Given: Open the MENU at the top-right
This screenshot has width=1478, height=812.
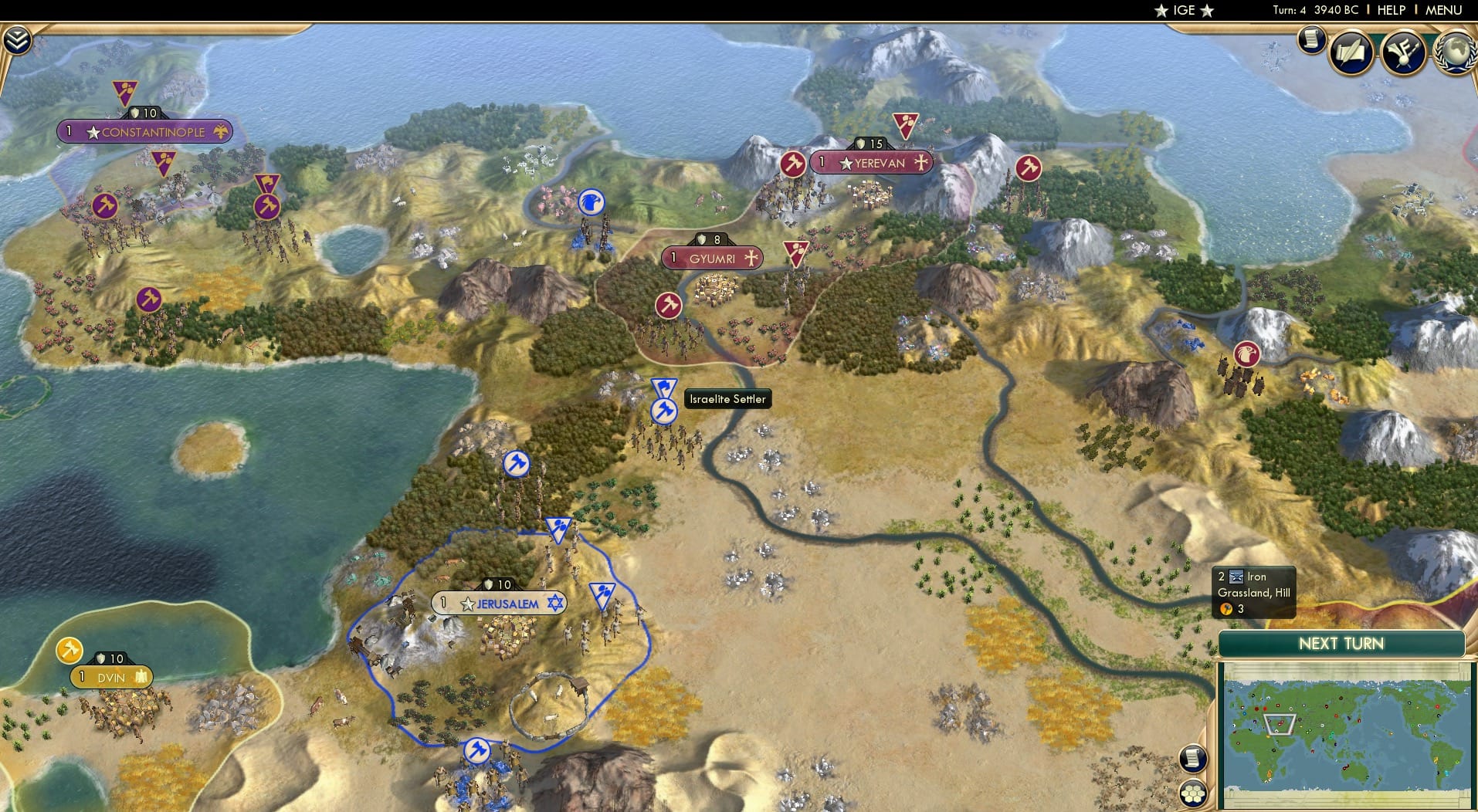Looking at the screenshot, I should click(1445, 11).
